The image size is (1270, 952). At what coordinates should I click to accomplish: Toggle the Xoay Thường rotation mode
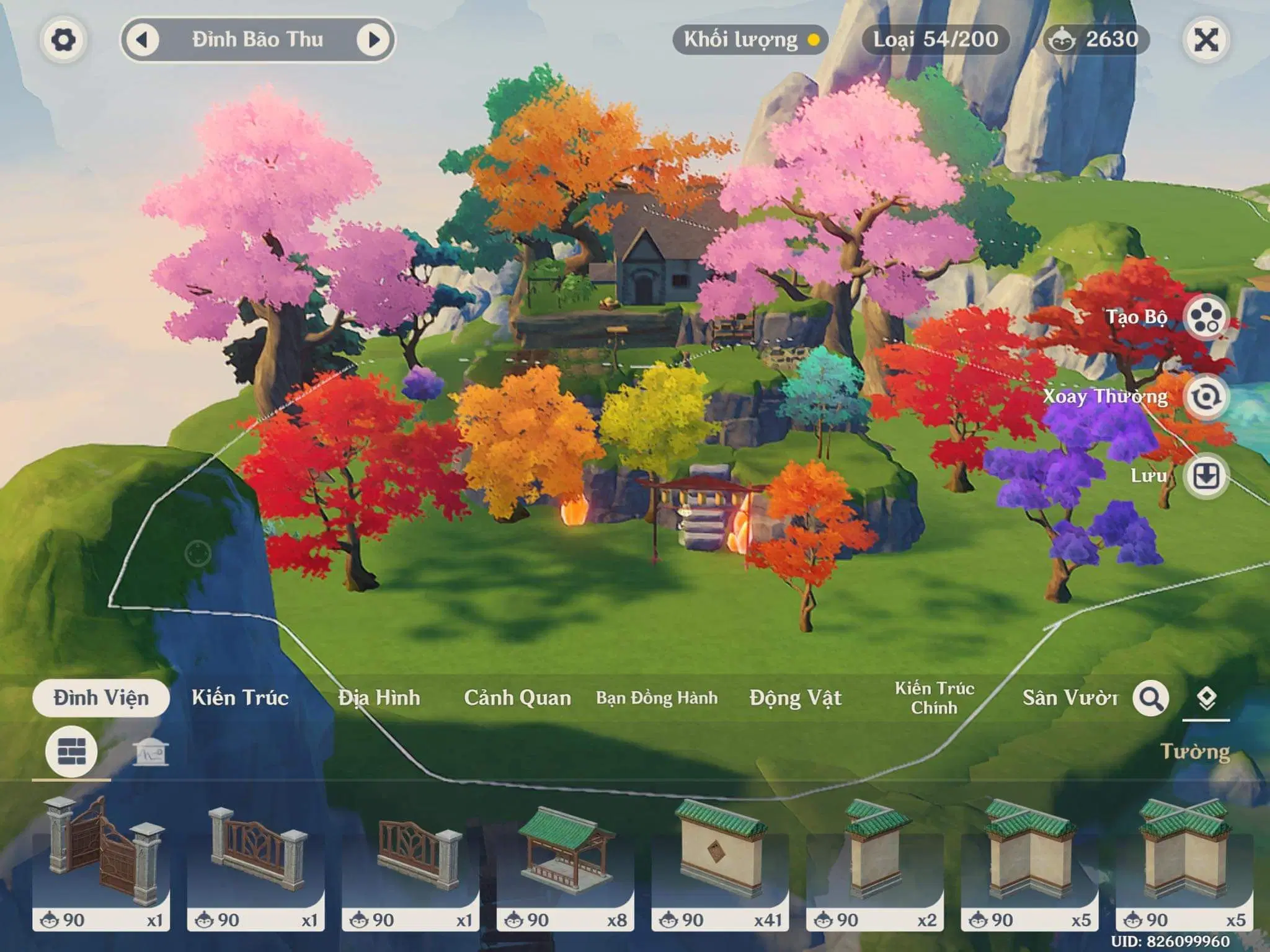point(1206,397)
